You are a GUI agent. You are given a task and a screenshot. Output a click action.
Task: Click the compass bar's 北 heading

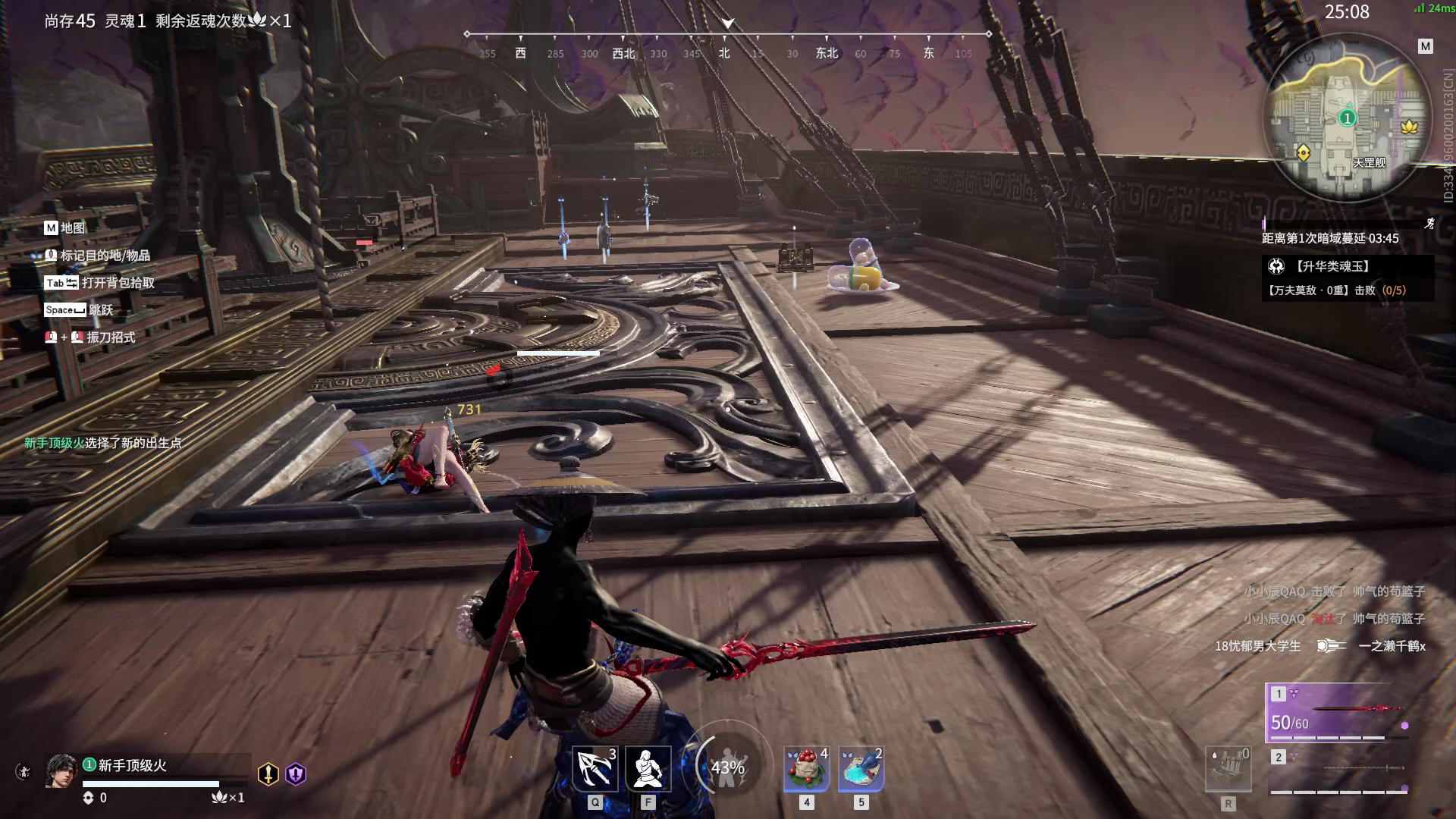tap(724, 53)
